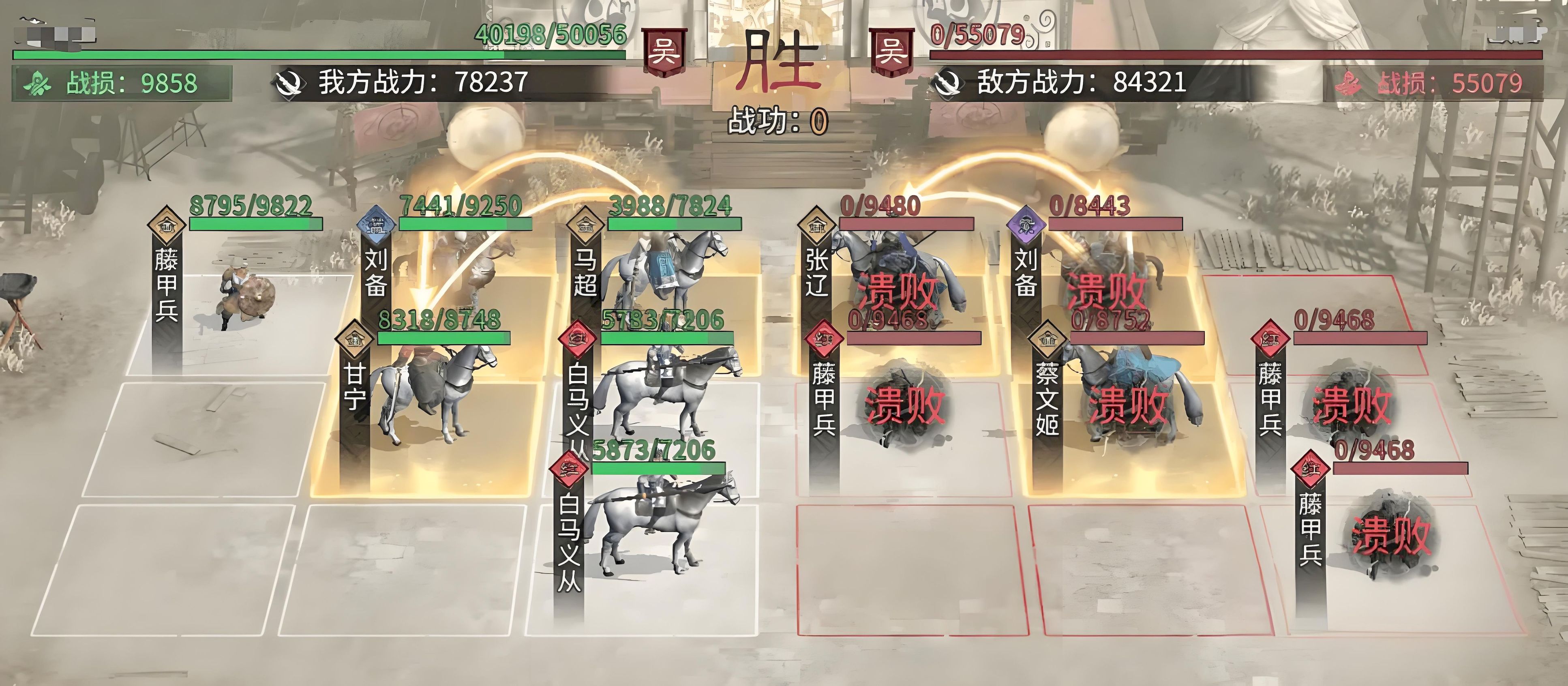Image resolution: width=1568 pixels, height=686 pixels.
Task: Click the allied 藤甲兵 banner with 8795 troops
Action: click(x=166, y=283)
